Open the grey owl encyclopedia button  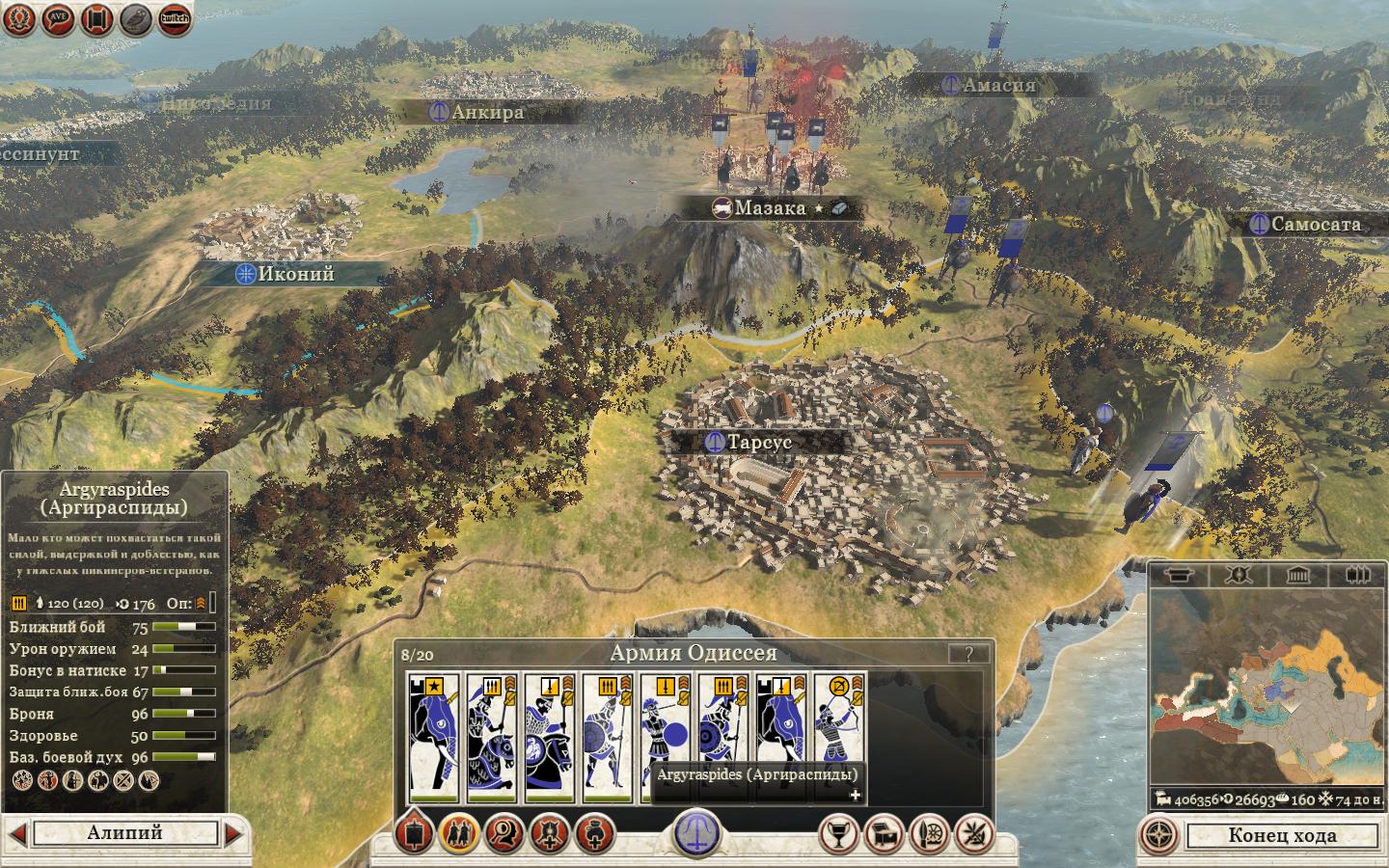tap(136, 18)
